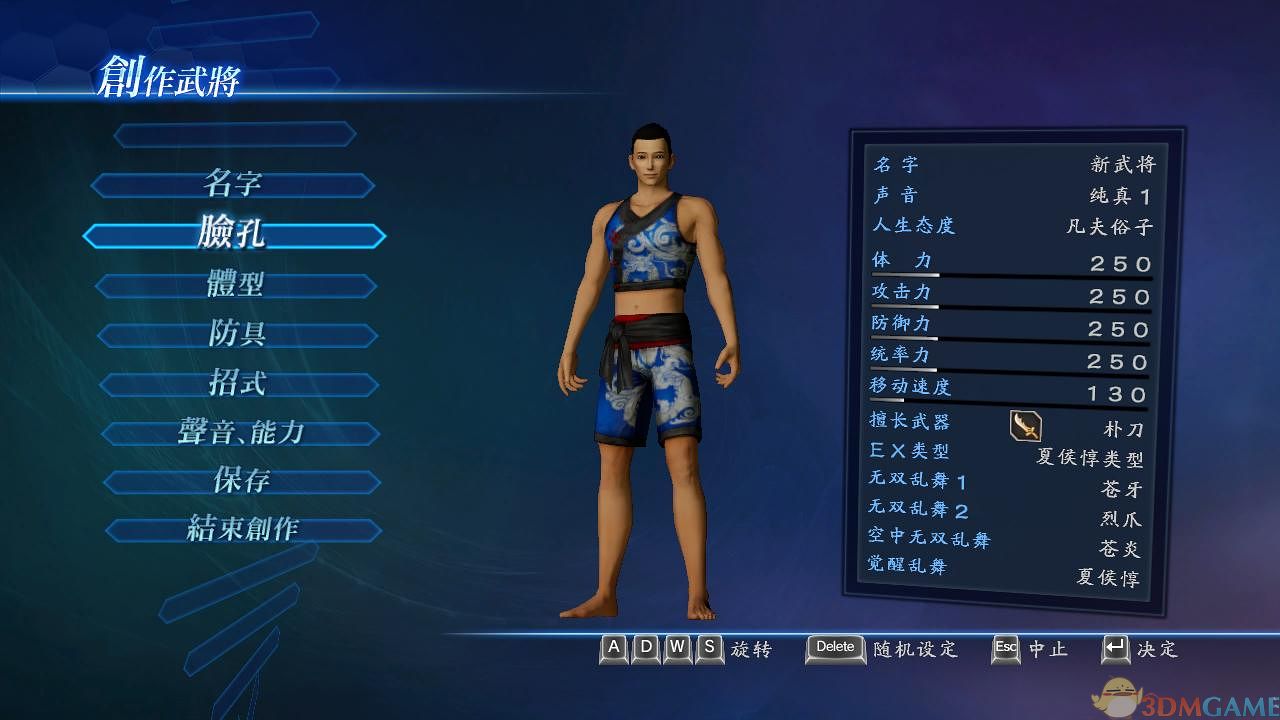This screenshot has height=720, width=1280.
Task: Select the highlighted 臉孔 face tab
Action: (232, 235)
